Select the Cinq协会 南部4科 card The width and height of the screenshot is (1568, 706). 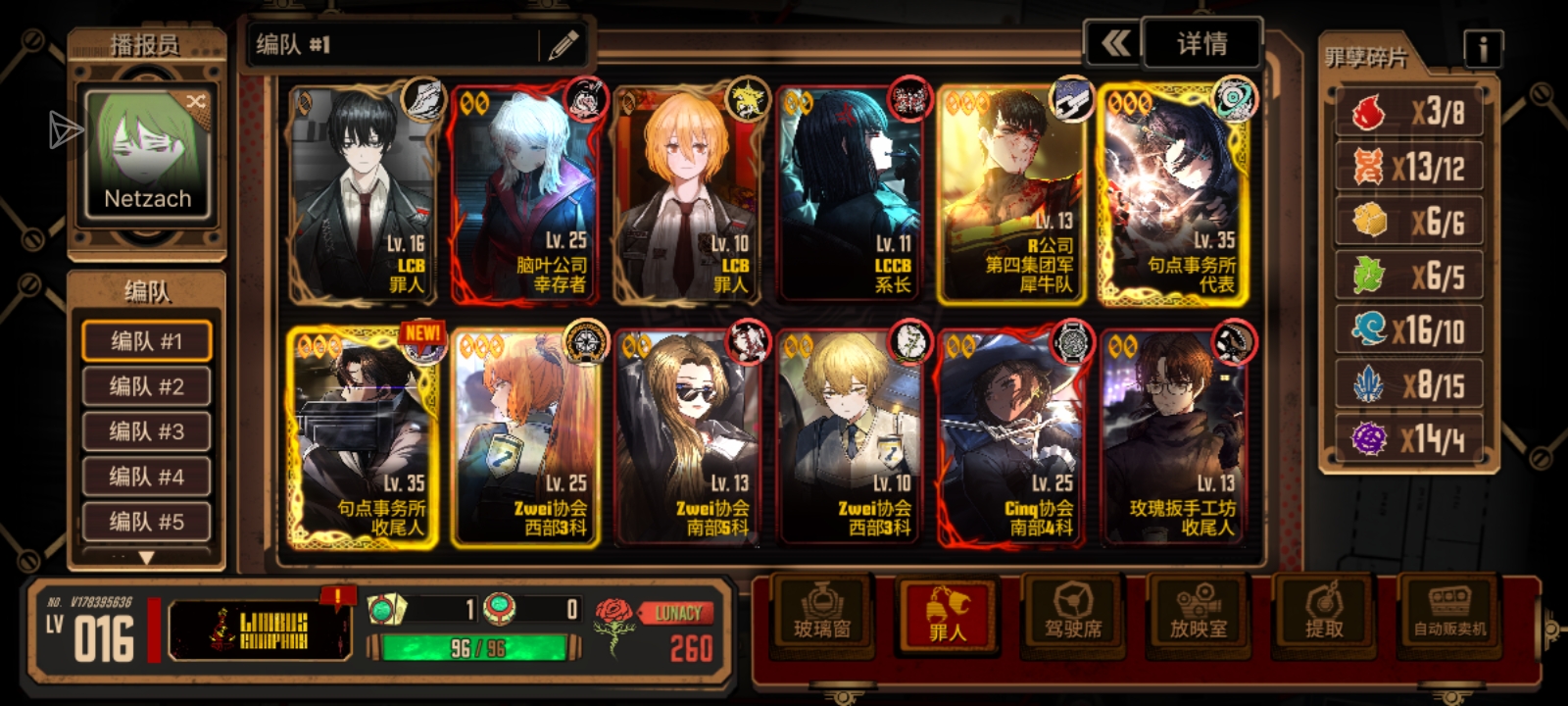pos(1012,437)
